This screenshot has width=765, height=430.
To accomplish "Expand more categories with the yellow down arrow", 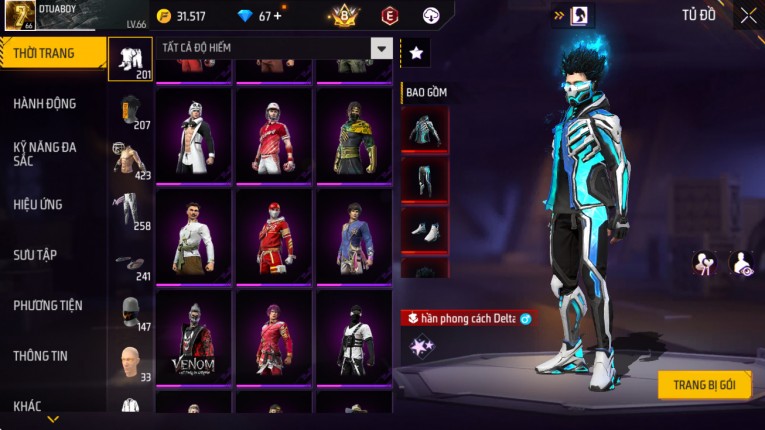I will (53, 419).
